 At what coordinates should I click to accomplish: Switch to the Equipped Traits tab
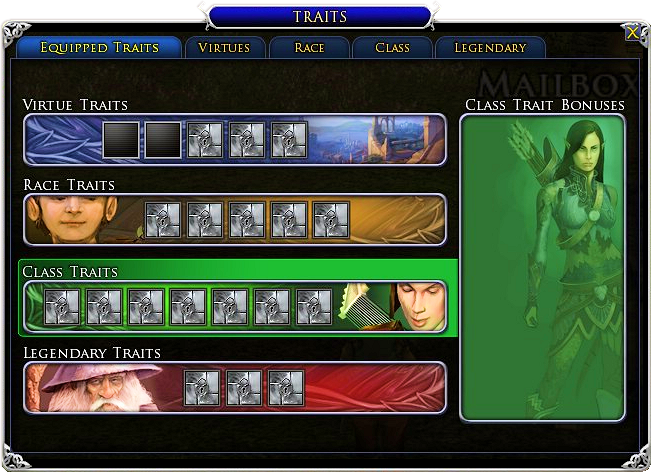tap(100, 48)
